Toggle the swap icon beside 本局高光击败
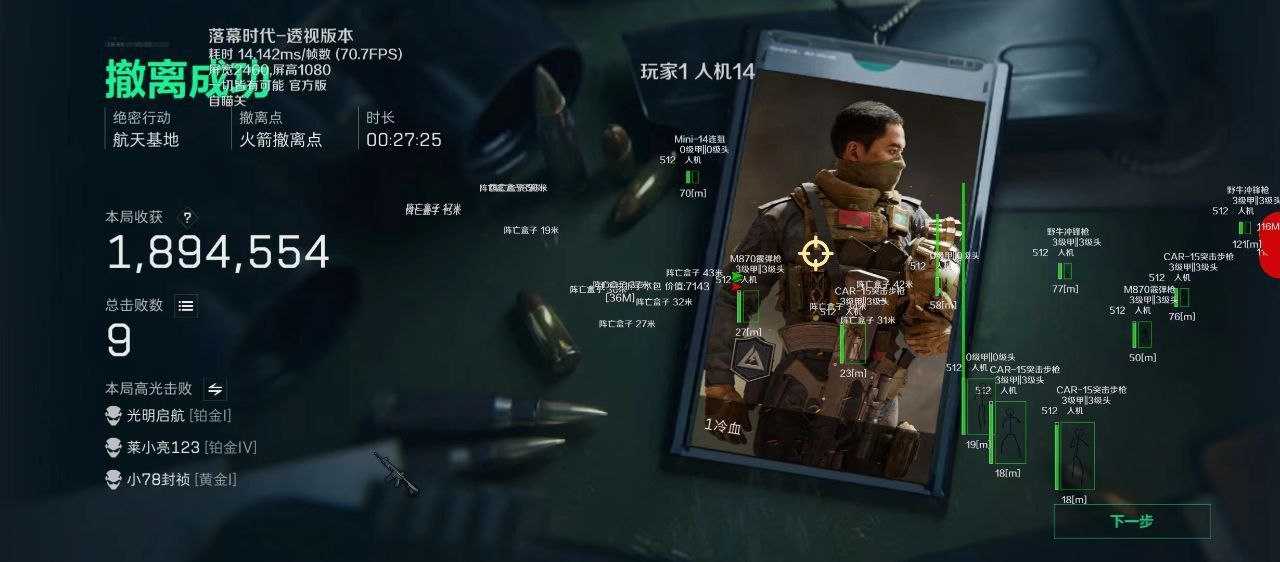Viewport: 1280px width, 562px height. point(215,389)
